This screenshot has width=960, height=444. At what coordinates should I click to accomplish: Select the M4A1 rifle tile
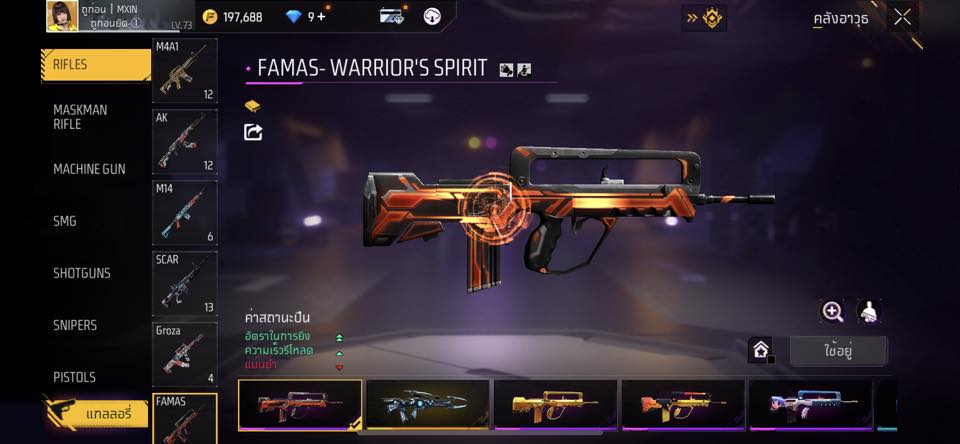click(184, 71)
